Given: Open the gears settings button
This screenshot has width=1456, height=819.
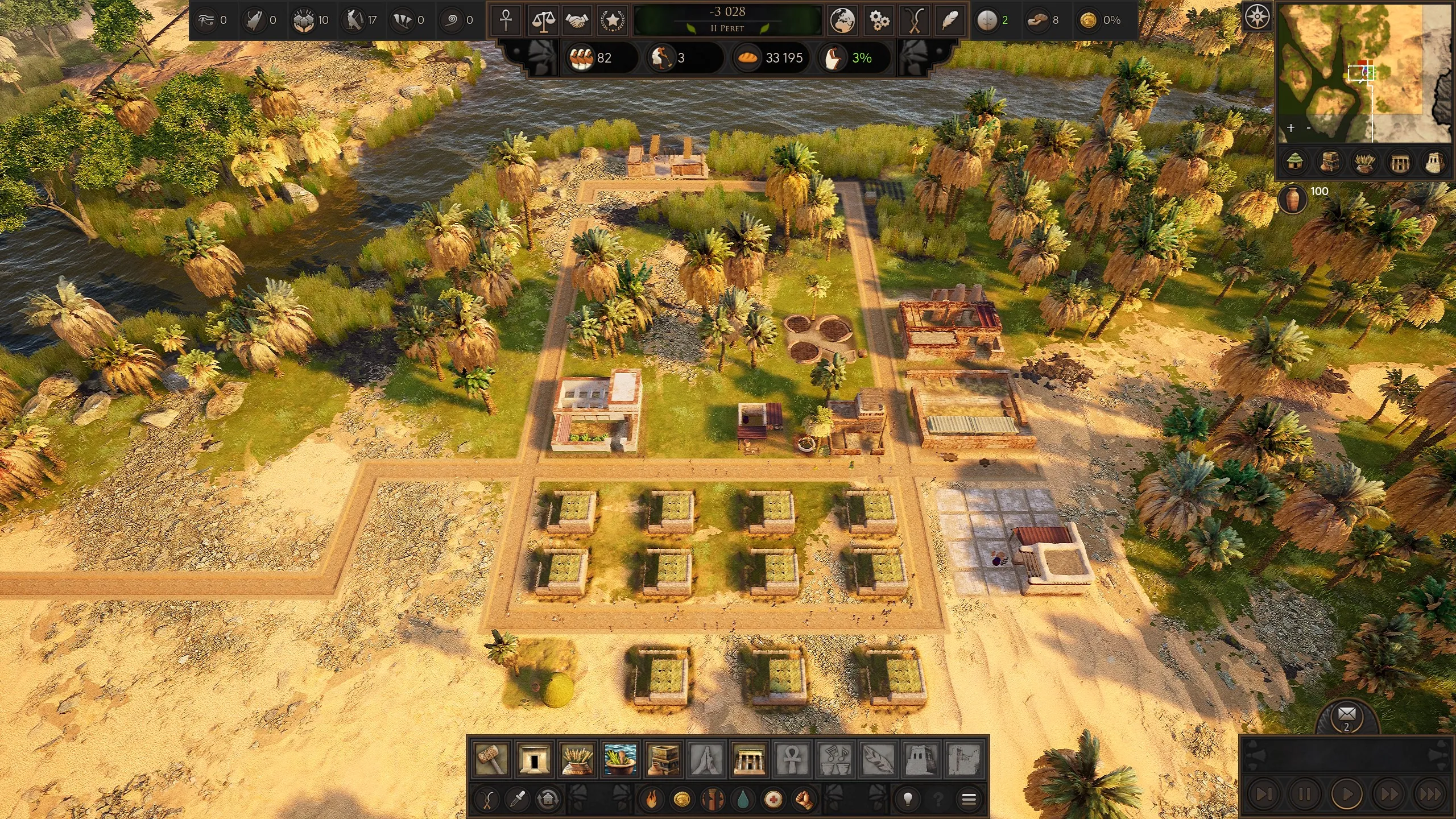Looking at the screenshot, I should click(x=879, y=20).
